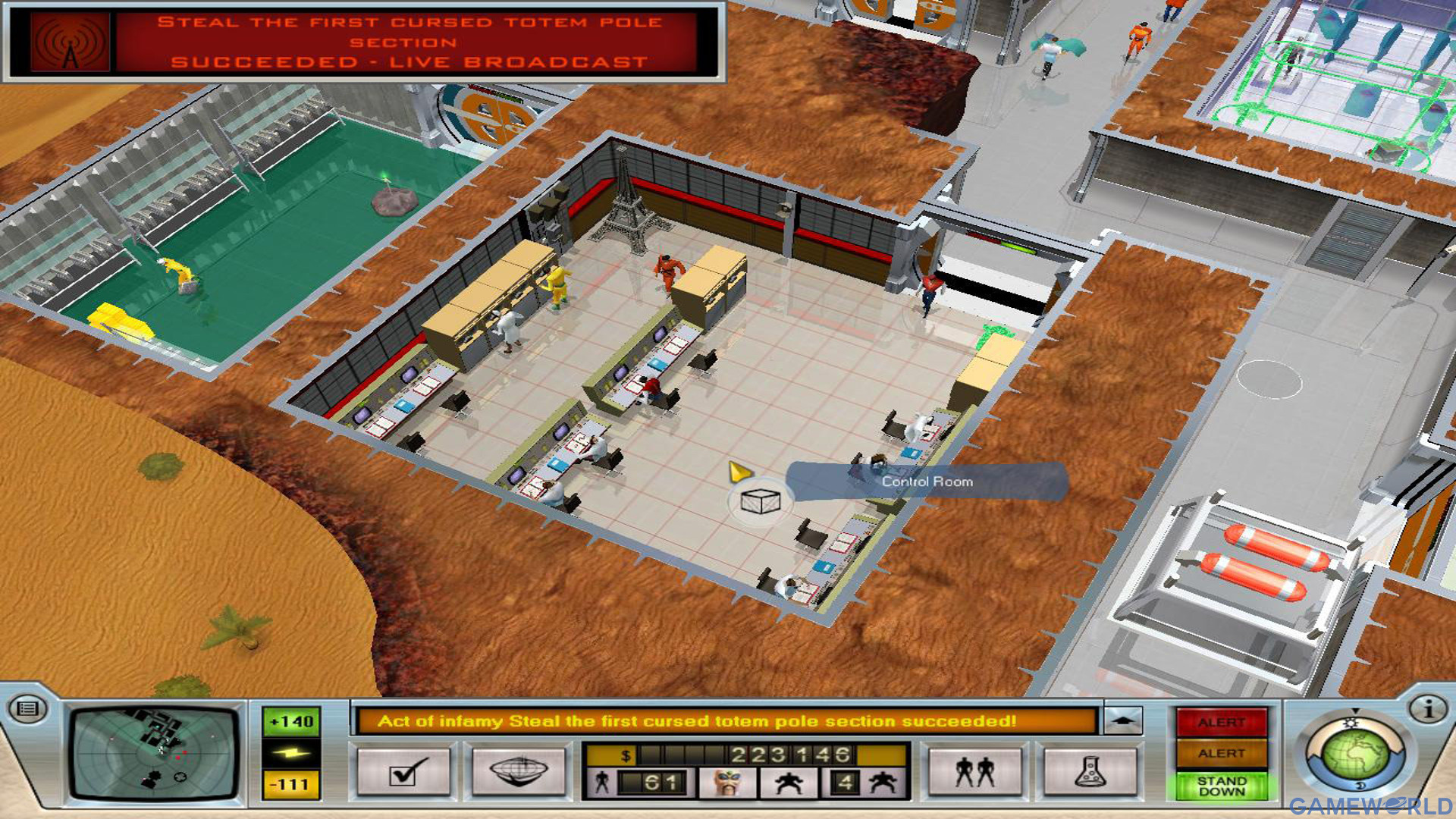Select the Evil Genius portrait
The image size is (1456, 819).
[727, 782]
